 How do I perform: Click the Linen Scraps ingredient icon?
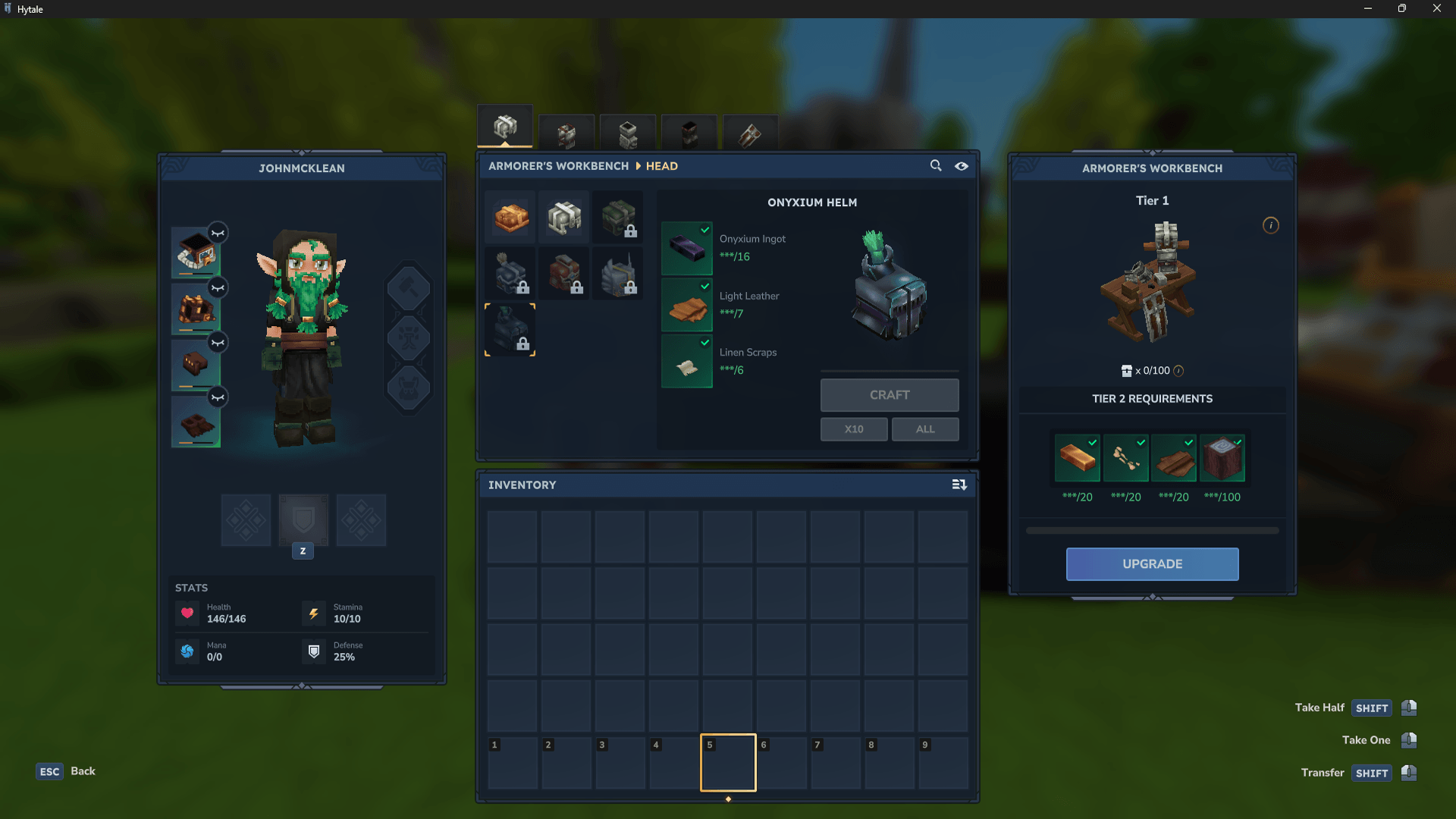[687, 362]
